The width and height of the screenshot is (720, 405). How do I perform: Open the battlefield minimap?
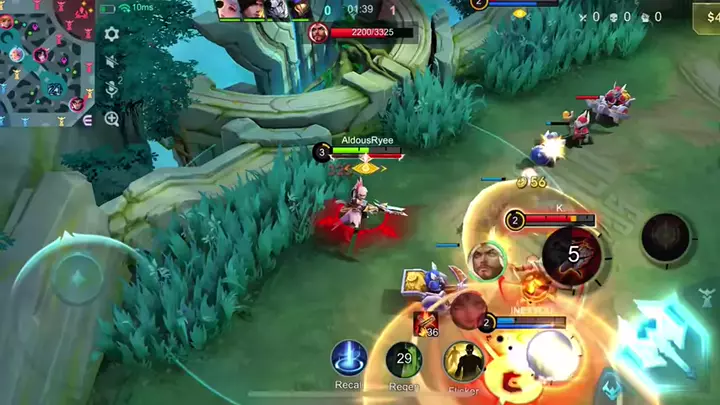tap(47, 62)
